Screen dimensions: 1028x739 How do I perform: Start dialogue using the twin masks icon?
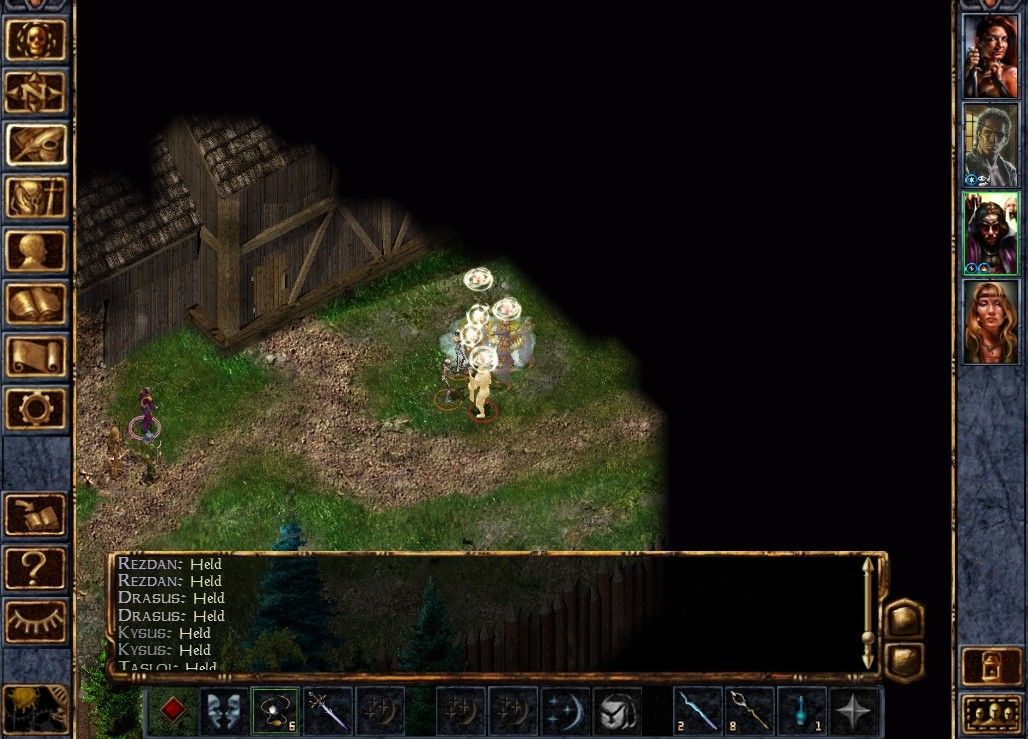(x=224, y=711)
